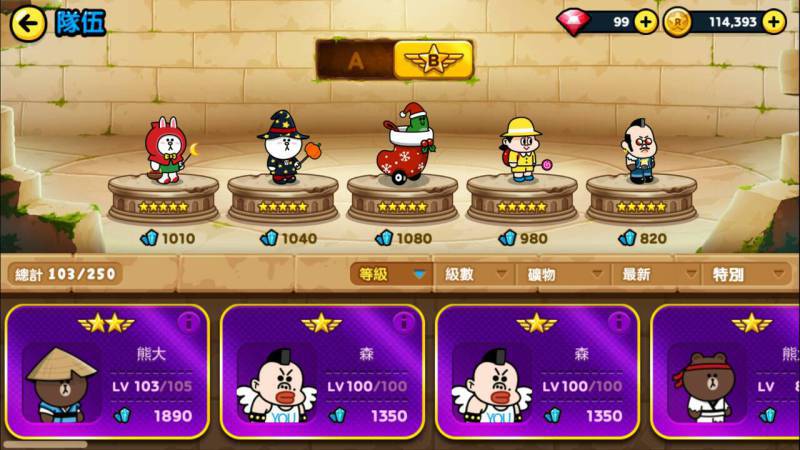Viewport: 800px width, 450px height.
Task: Pick the yellow raincoat team member
Action: [520, 150]
